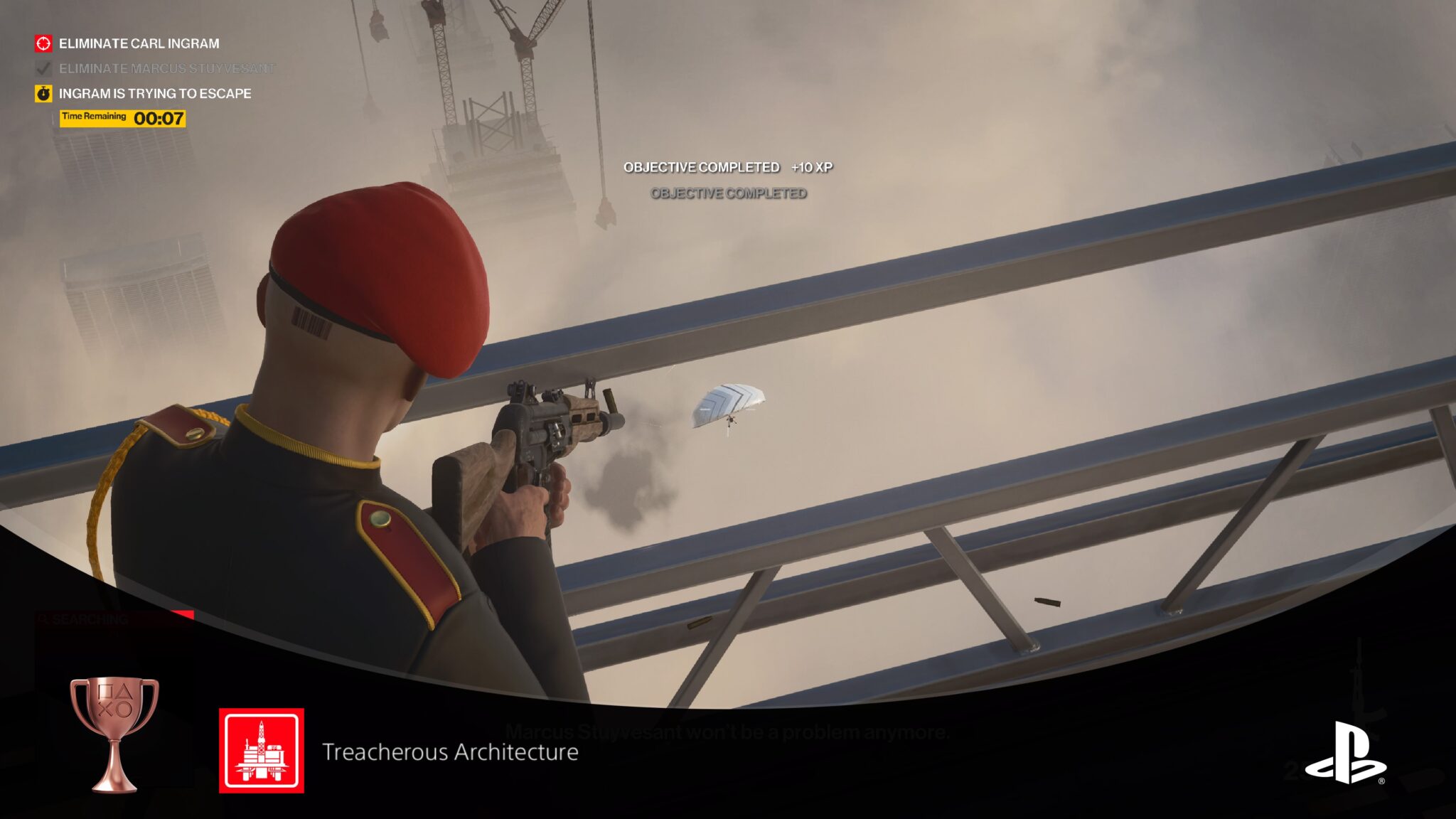Click the red target icon beside ELIMINATE CARL INGRAM
The height and width of the screenshot is (819, 1456).
click(43, 43)
